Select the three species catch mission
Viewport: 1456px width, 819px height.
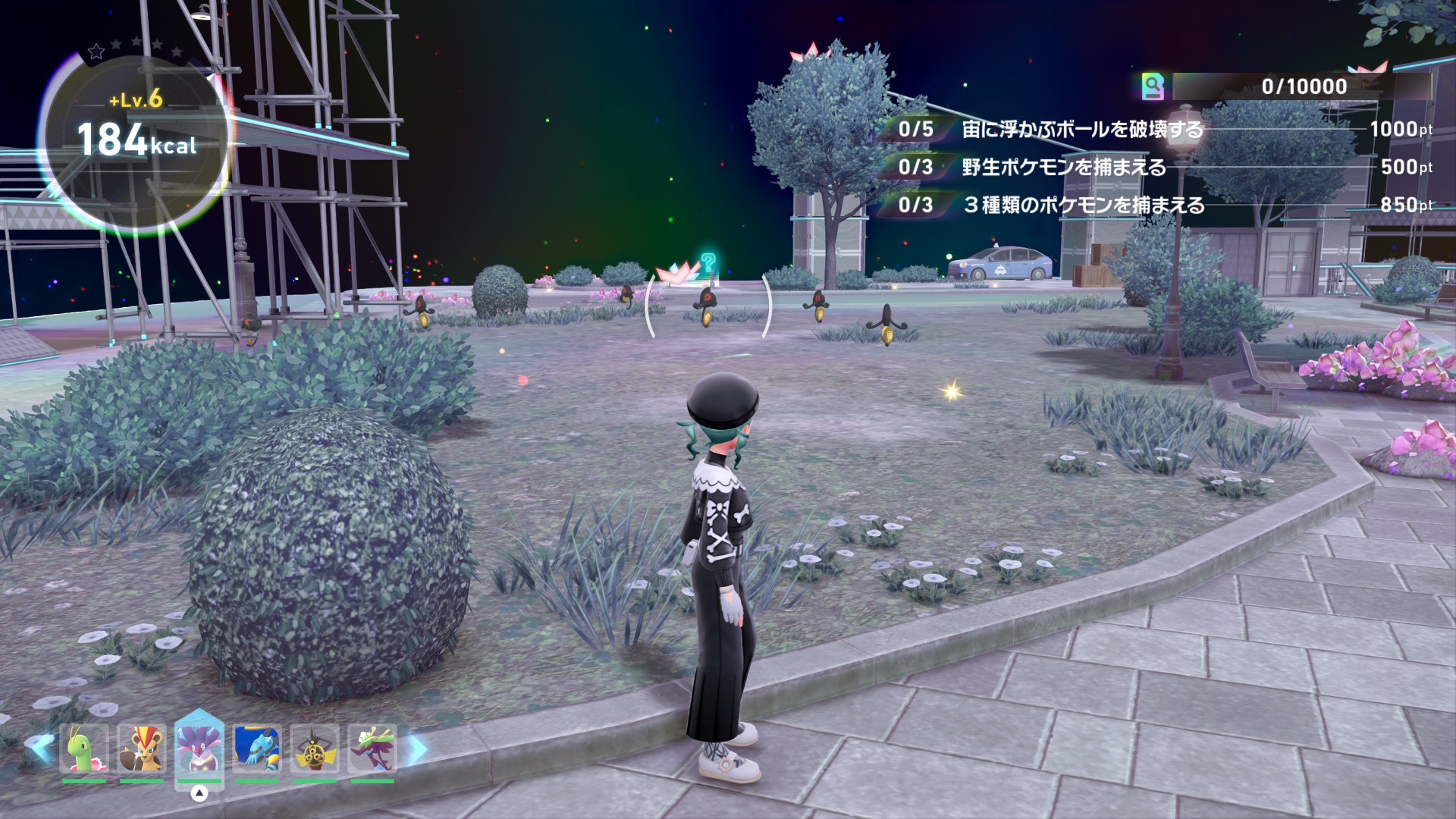coord(1083,206)
